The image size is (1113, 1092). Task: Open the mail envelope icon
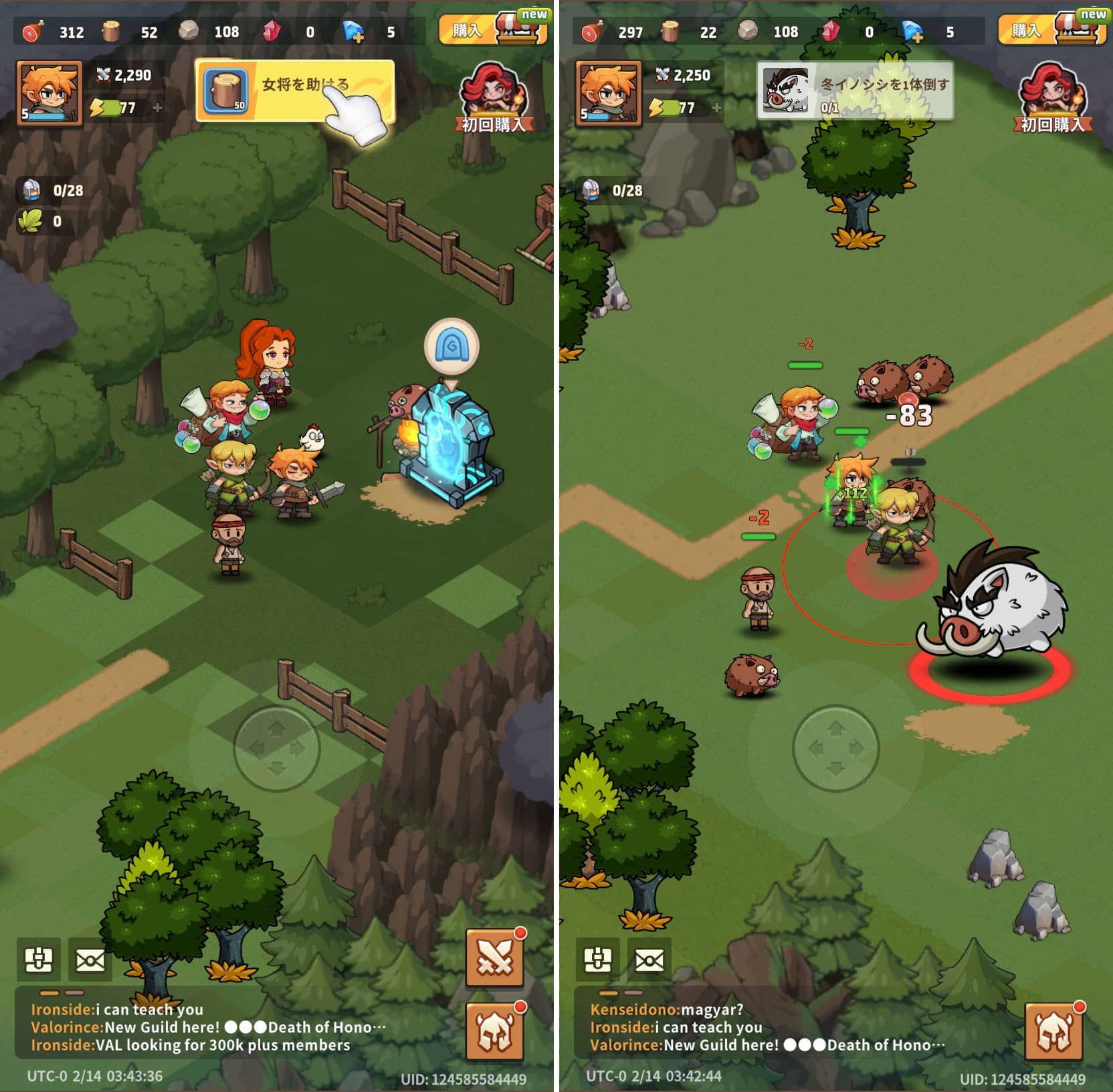point(90,960)
